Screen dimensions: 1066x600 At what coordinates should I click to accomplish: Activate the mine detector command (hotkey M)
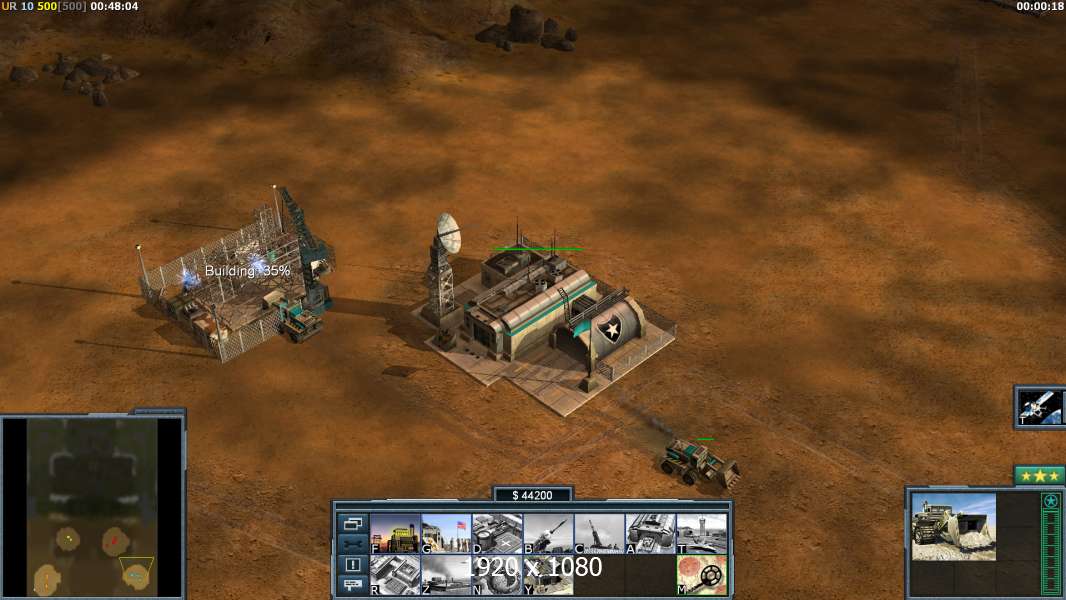click(x=701, y=575)
